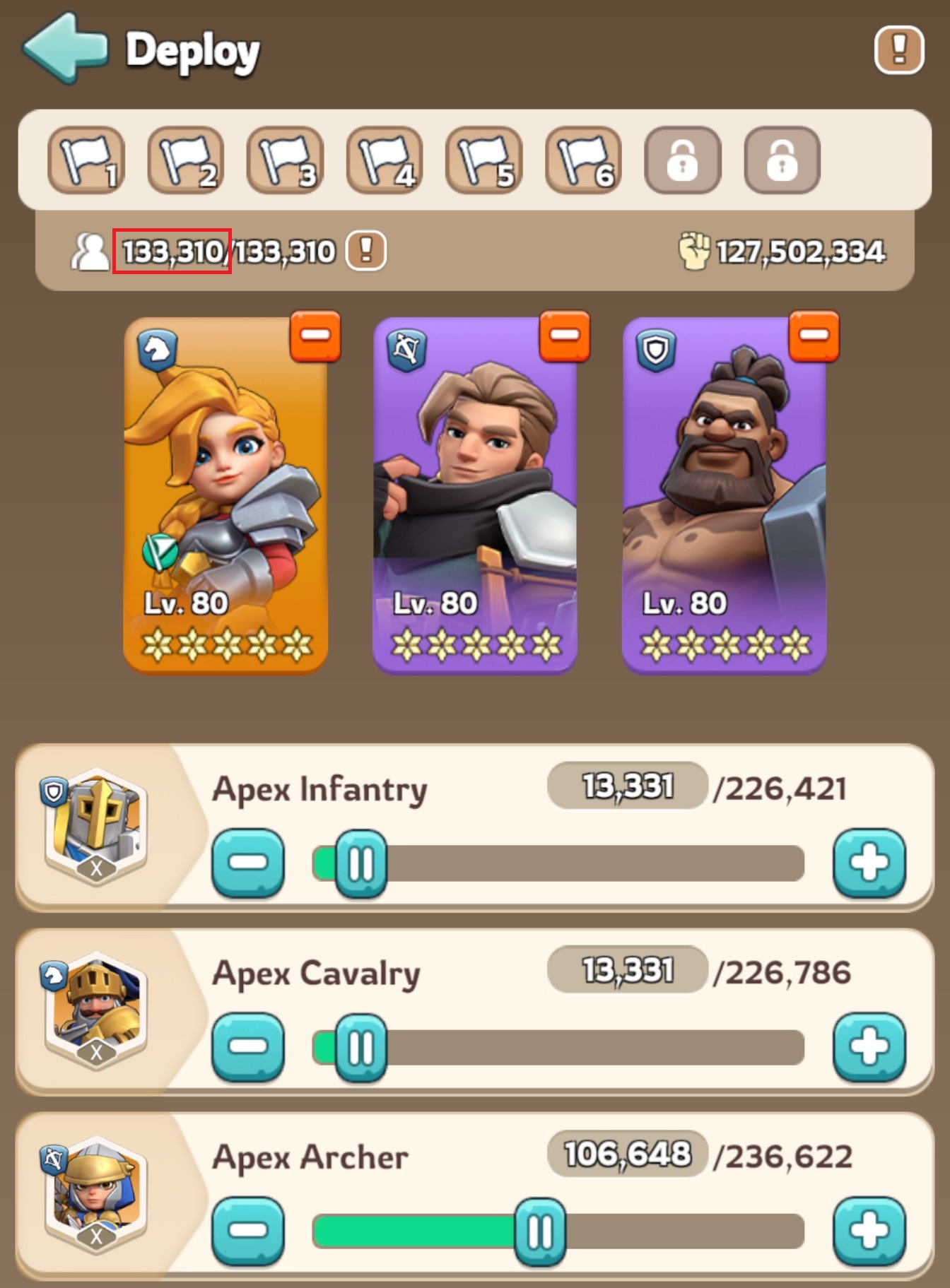Increase Apex Cavalry troop count
Viewport: 950px width, 1288px height.
point(869,1047)
